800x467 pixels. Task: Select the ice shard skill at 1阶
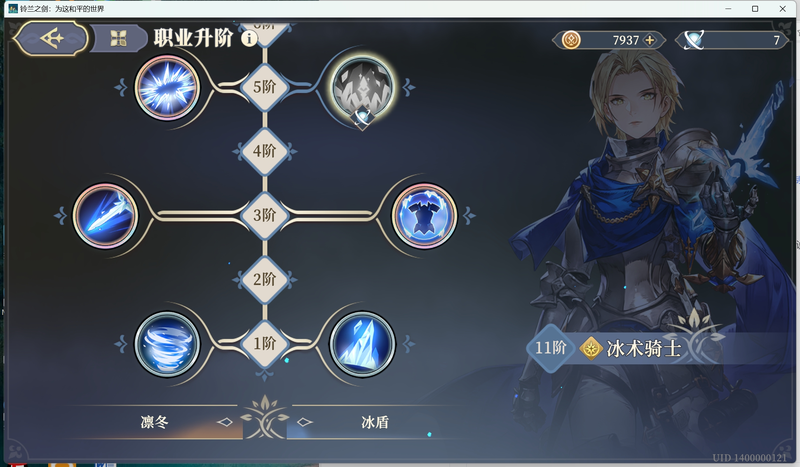(361, 344)
